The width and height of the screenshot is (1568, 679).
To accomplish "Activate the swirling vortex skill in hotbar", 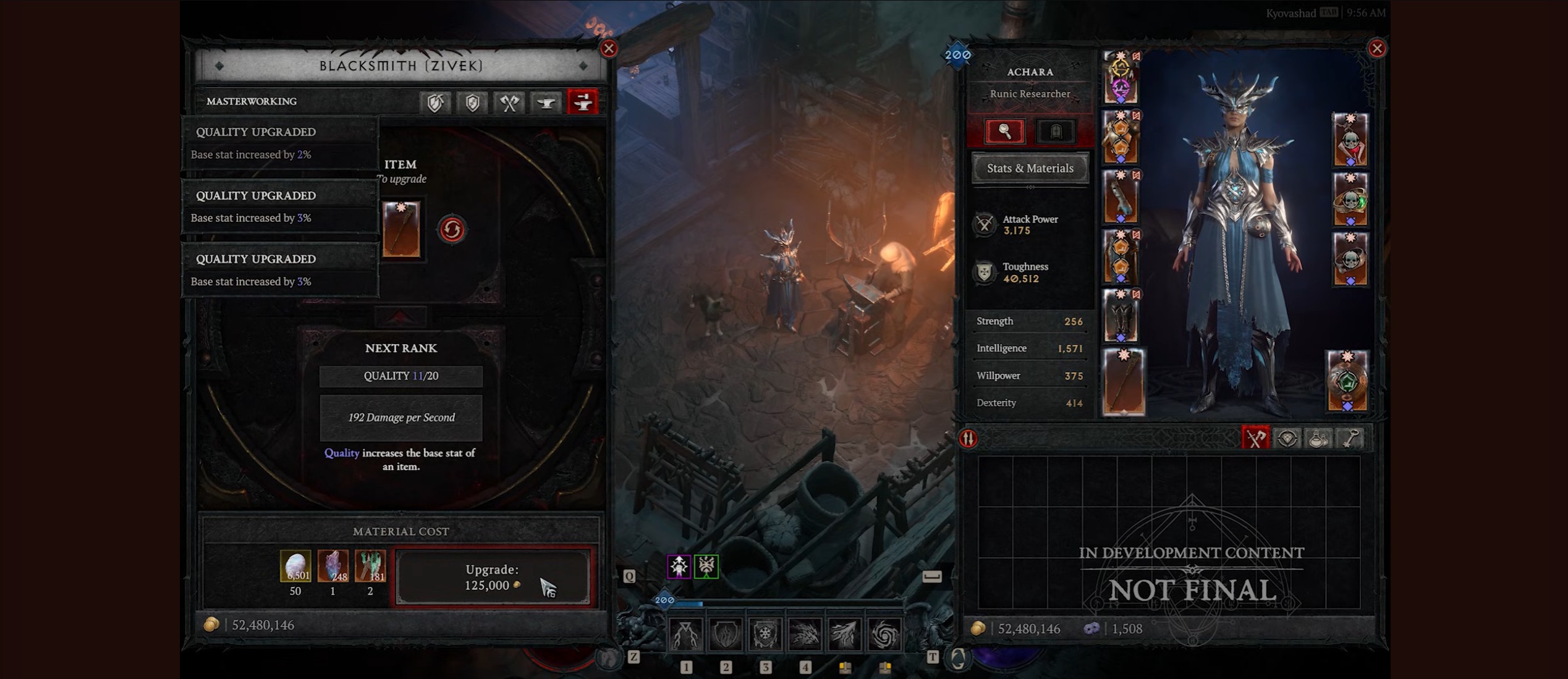I will pyautogui.click(x=884, y=634).
